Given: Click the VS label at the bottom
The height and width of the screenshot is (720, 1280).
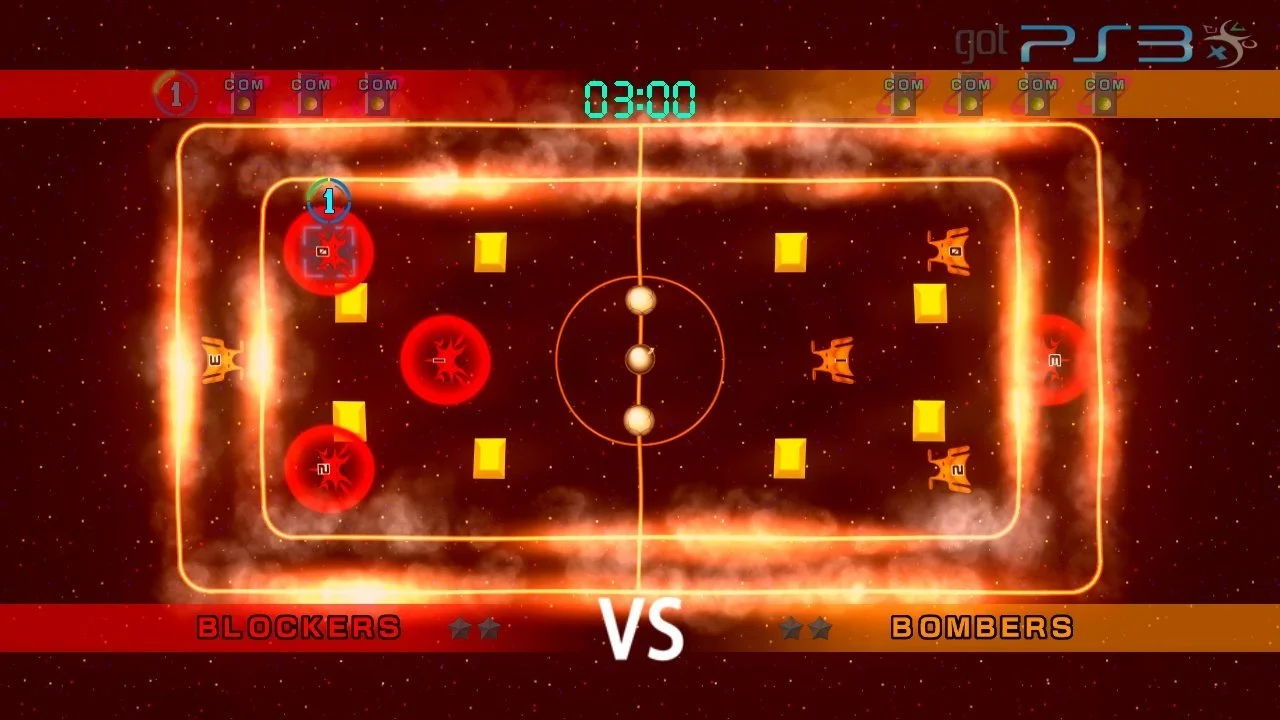Looking at the screenshot, I should (x=640, y=630).
